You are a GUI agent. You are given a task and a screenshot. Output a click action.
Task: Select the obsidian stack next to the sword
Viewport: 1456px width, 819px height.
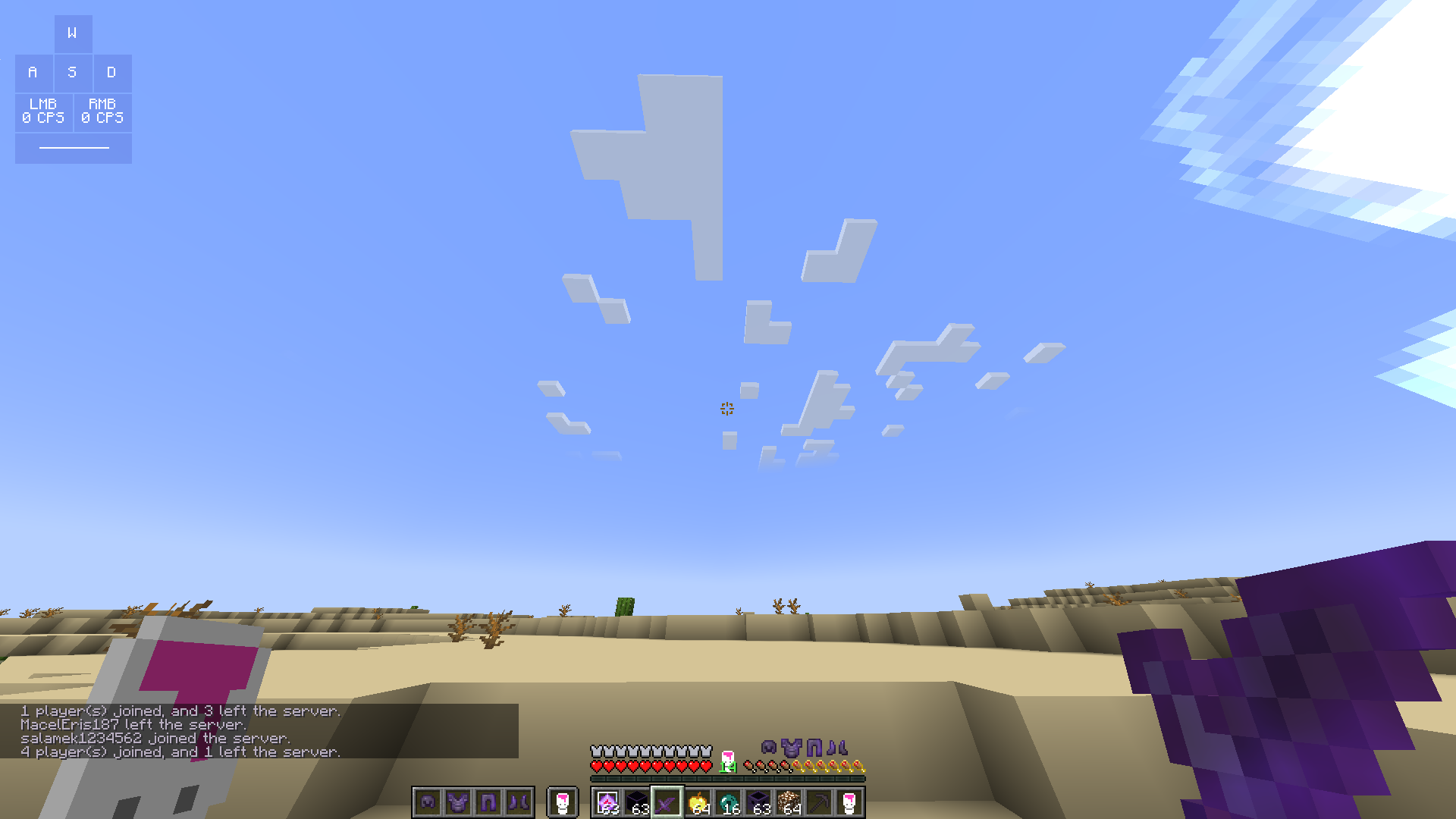click(639, 804)
